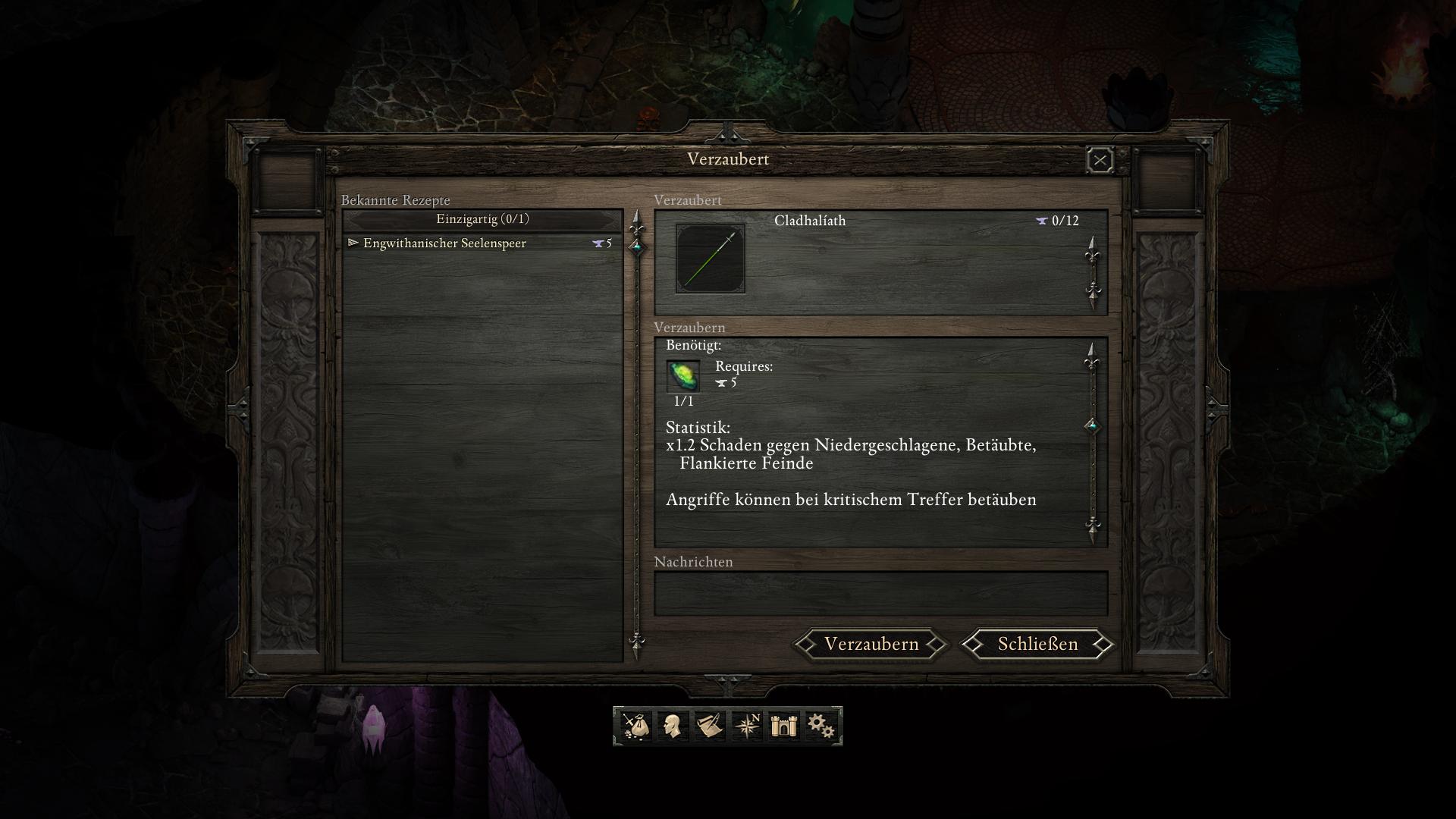
Task: Open the character sheet head icon
Action: point(672,726)
